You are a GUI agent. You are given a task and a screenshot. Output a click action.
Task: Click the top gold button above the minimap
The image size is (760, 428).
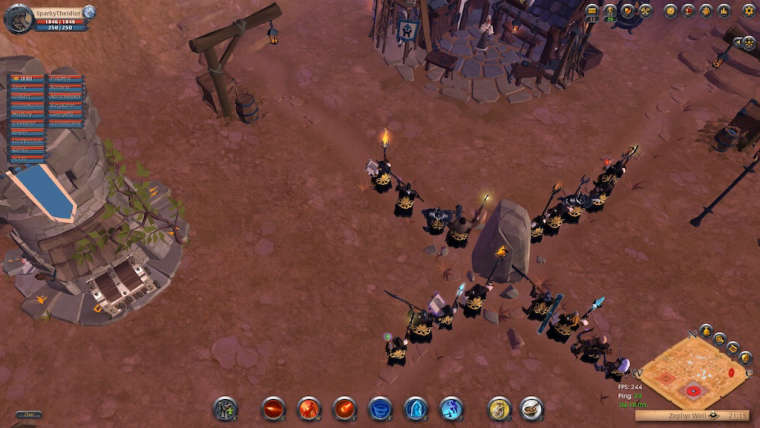[x=706, y=329]
